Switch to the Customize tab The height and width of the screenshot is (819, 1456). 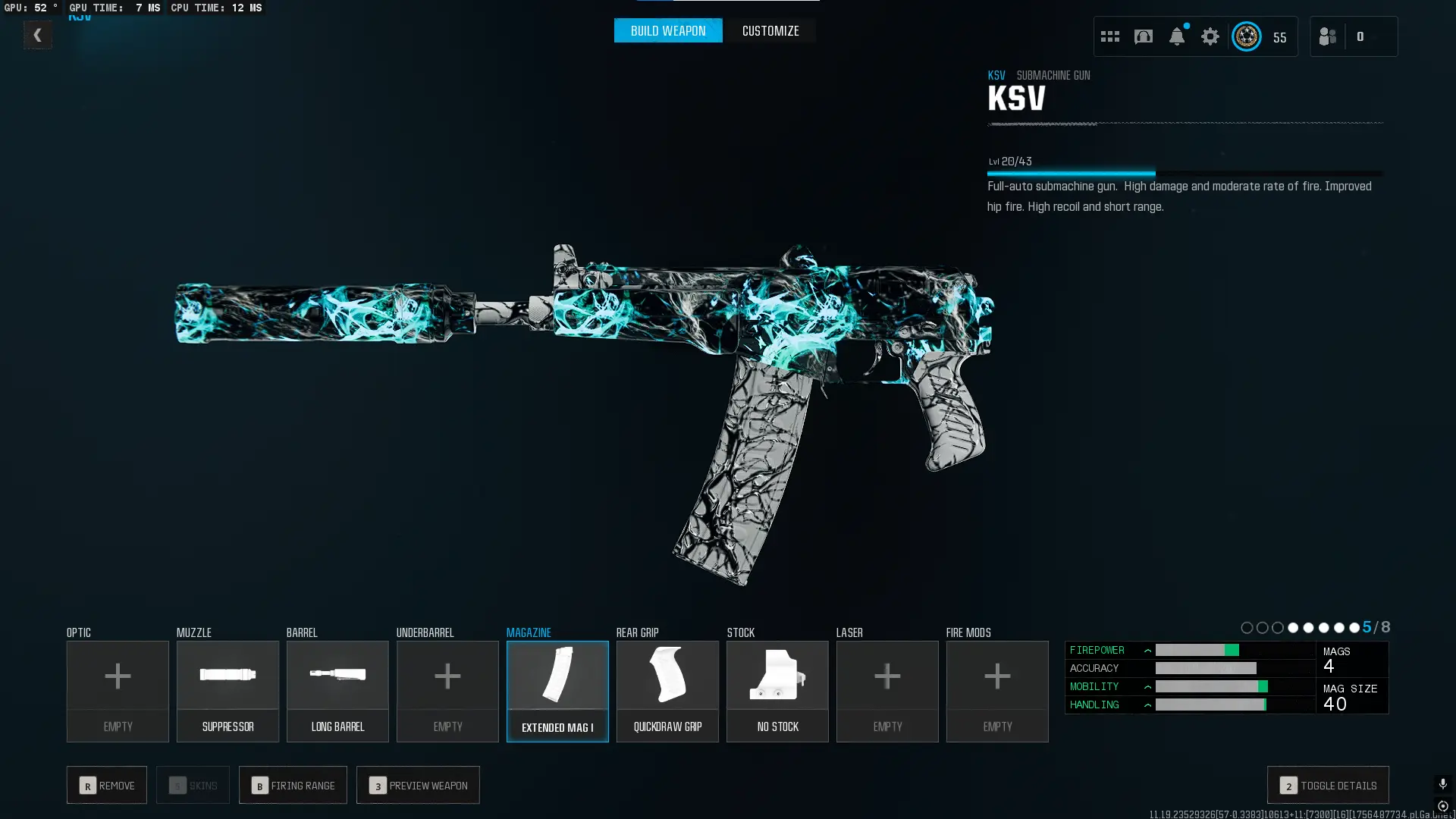(770, 31)
